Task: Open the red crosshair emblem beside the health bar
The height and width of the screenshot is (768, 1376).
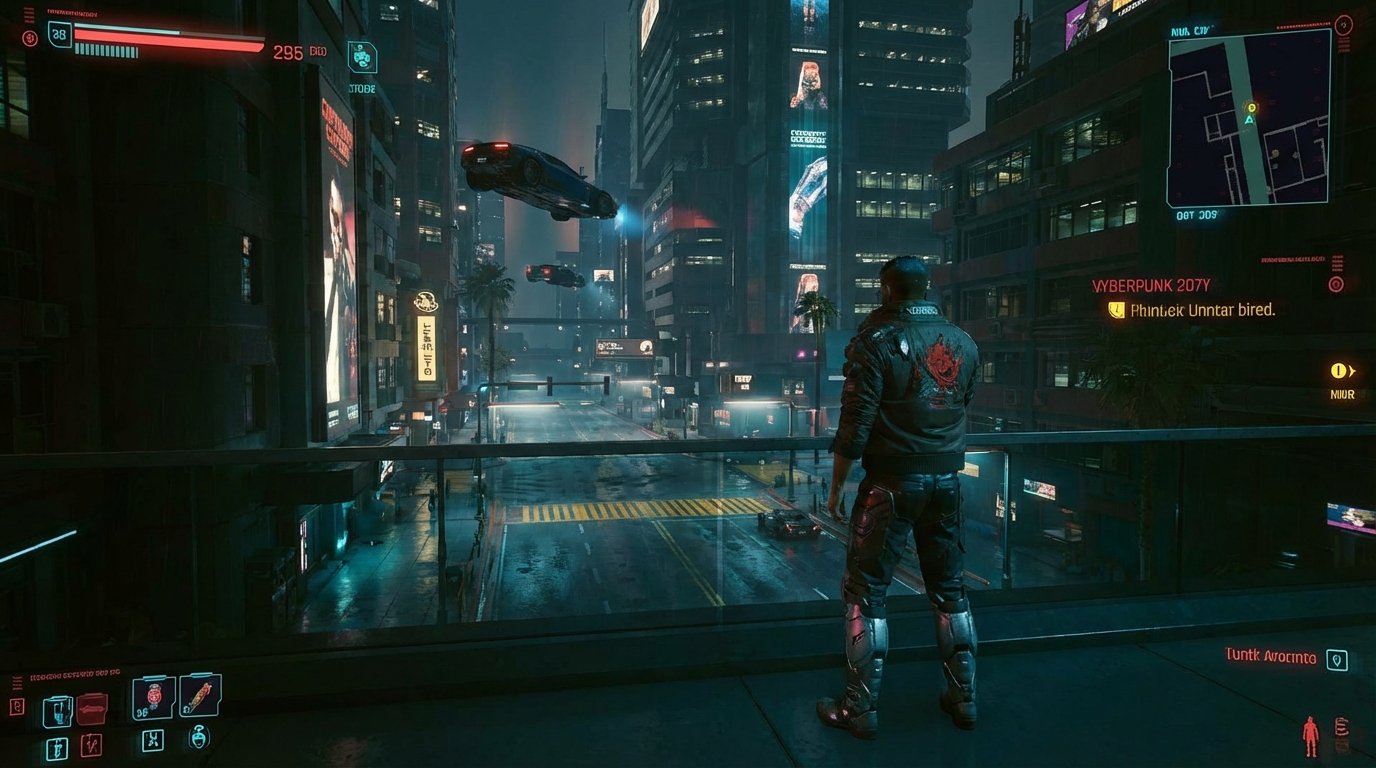Action: point(29,38)
